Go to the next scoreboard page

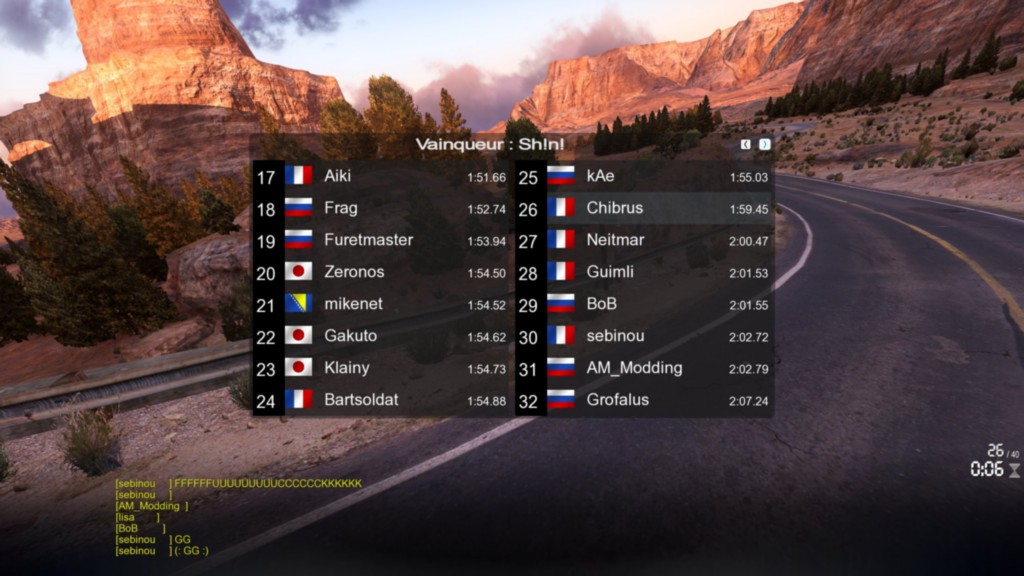(x=765, y=144)
